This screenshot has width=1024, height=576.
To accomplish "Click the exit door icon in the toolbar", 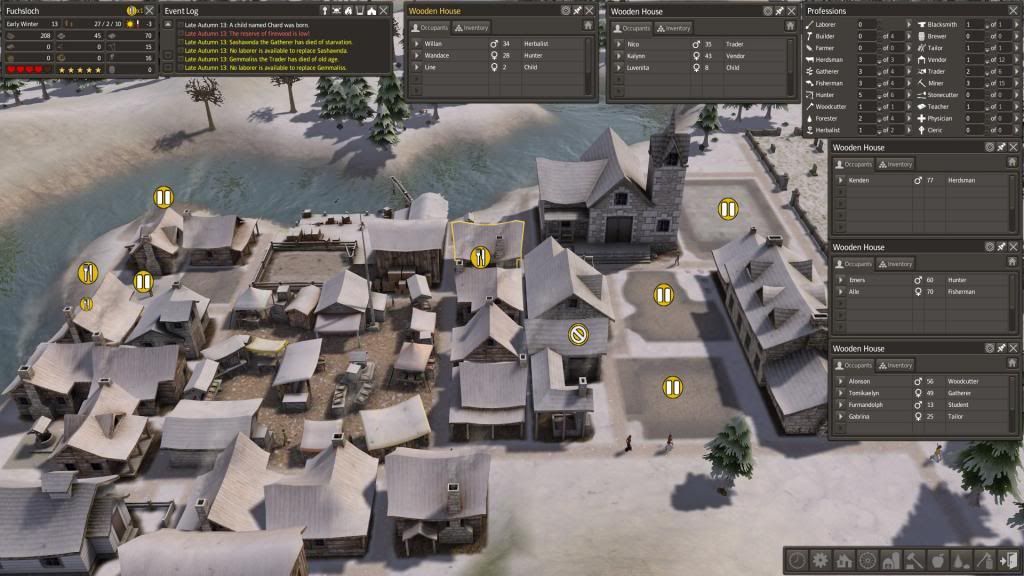I will (1006, 560).
